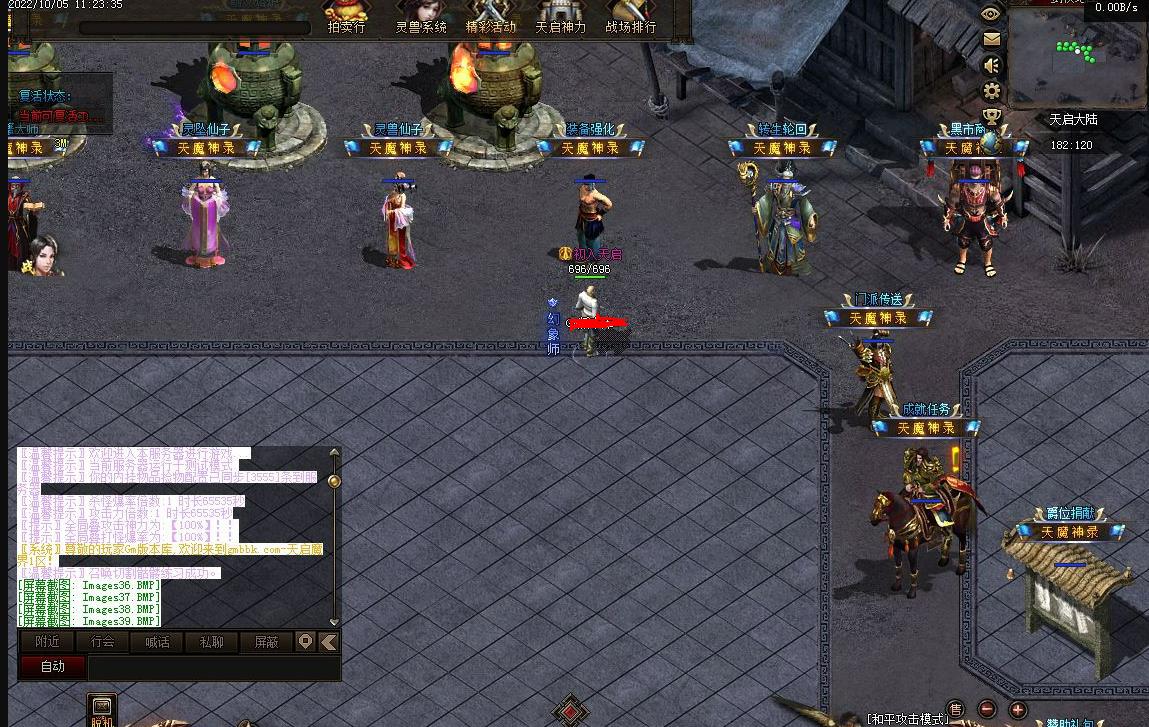
Task: Select the 喊话 shout chat tab
Action: pos(157,642)
